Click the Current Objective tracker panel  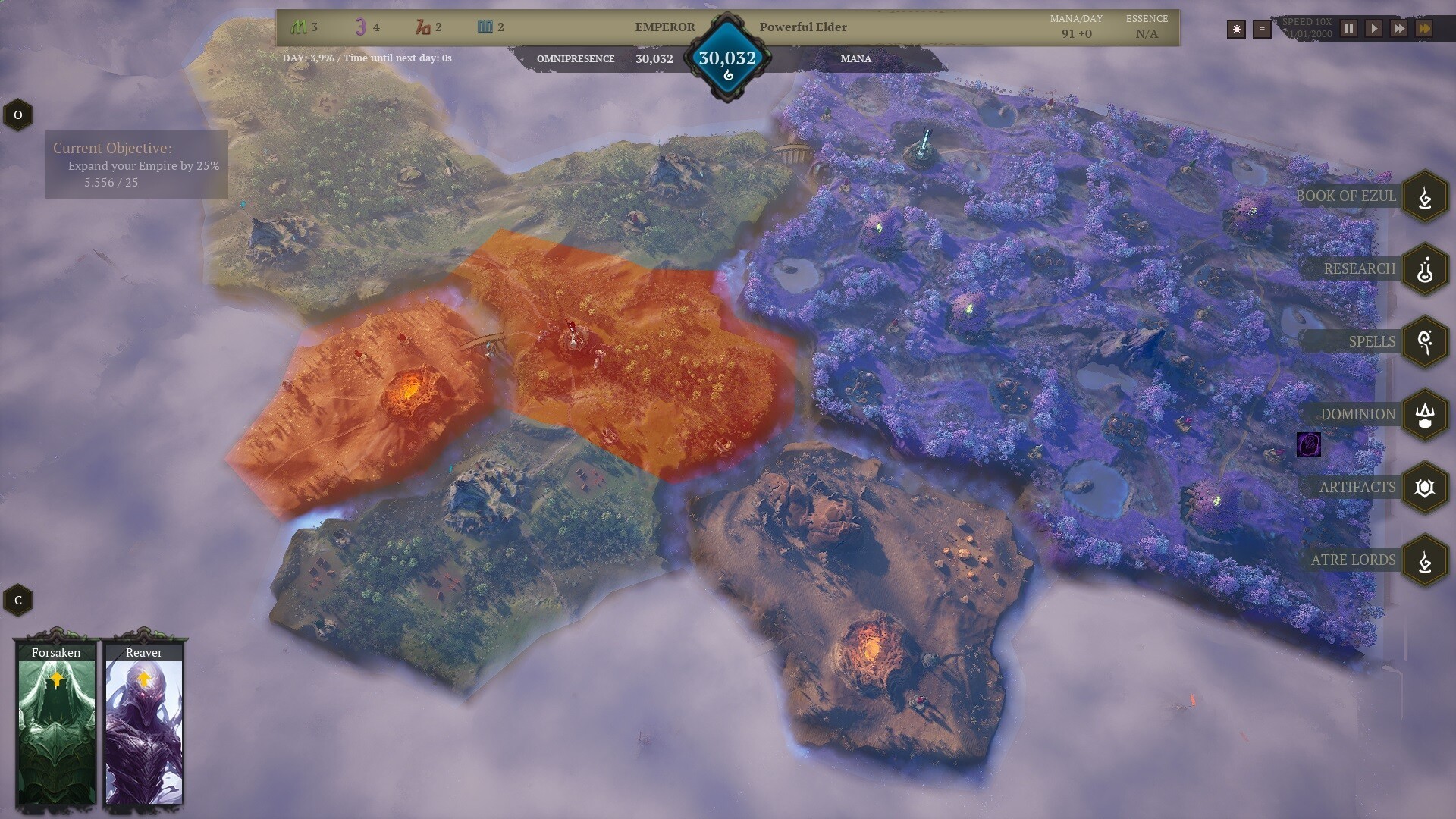click(136, 165)
